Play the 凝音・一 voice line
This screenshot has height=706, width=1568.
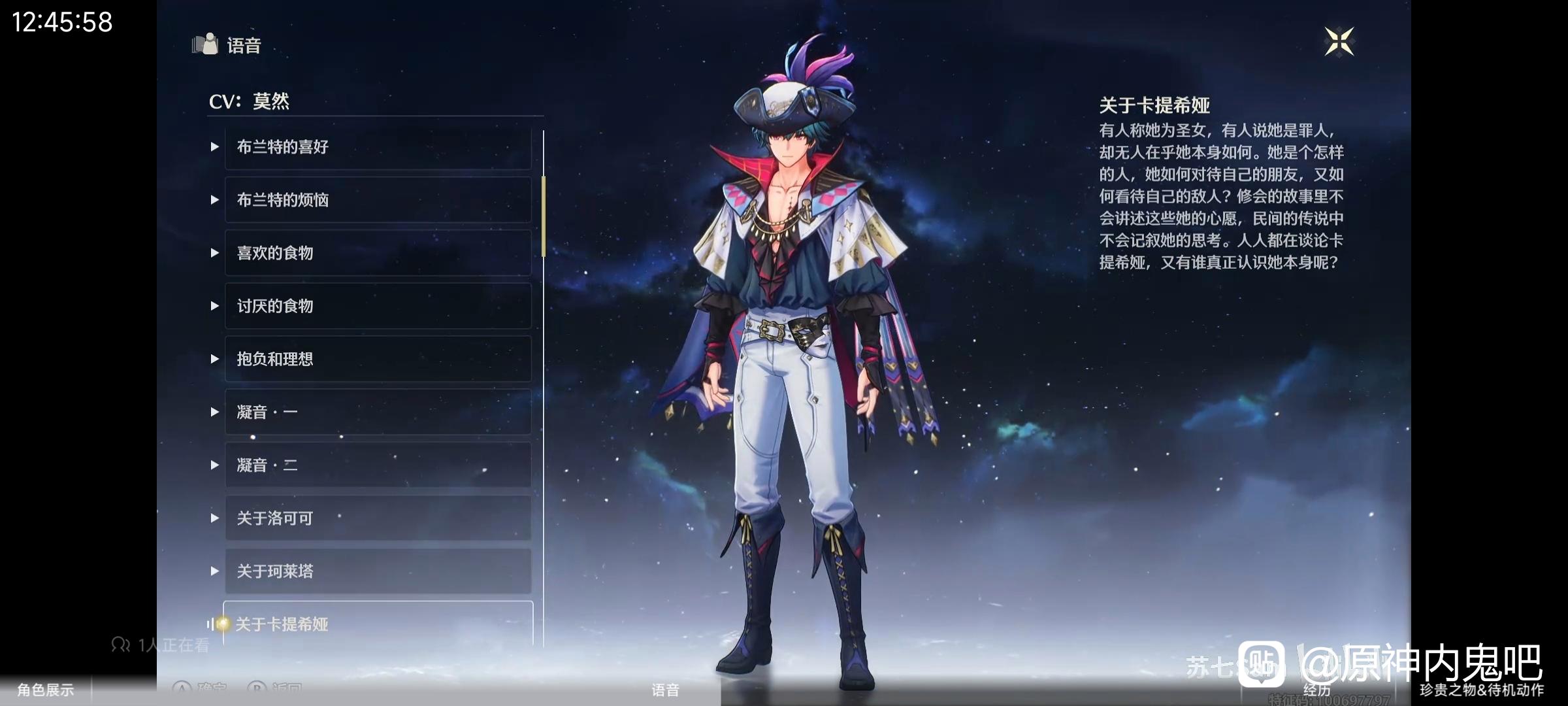click(x=378, y=412)
